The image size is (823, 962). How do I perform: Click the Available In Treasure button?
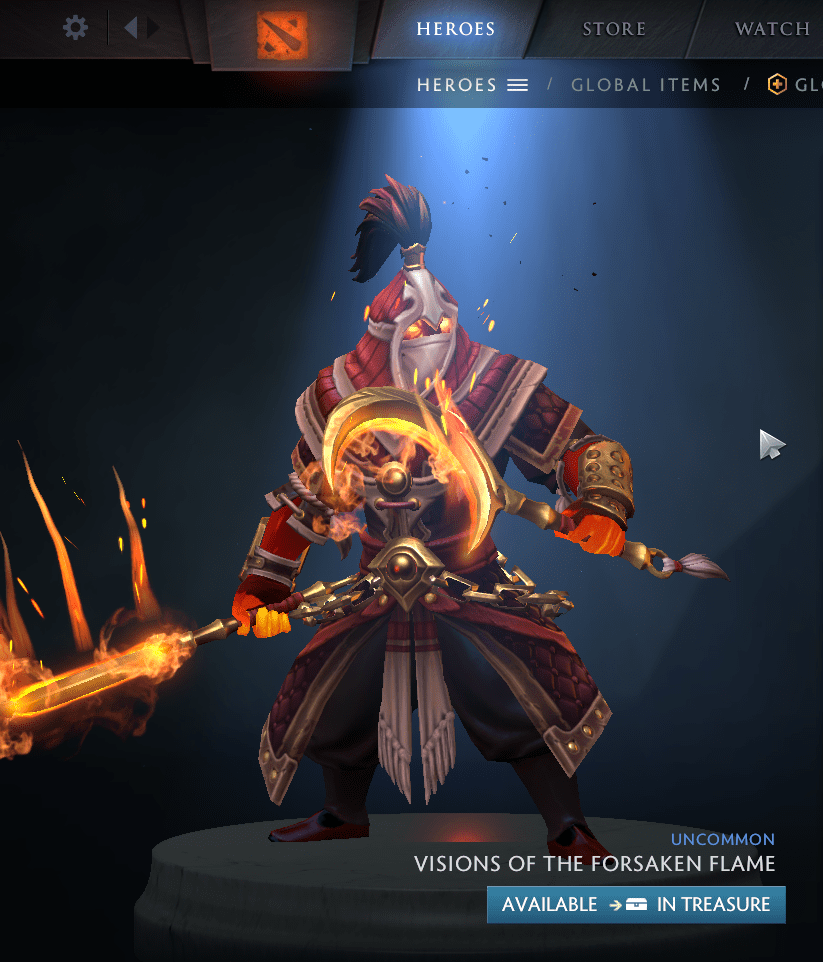pyautogui.click(x=636, y=904)
